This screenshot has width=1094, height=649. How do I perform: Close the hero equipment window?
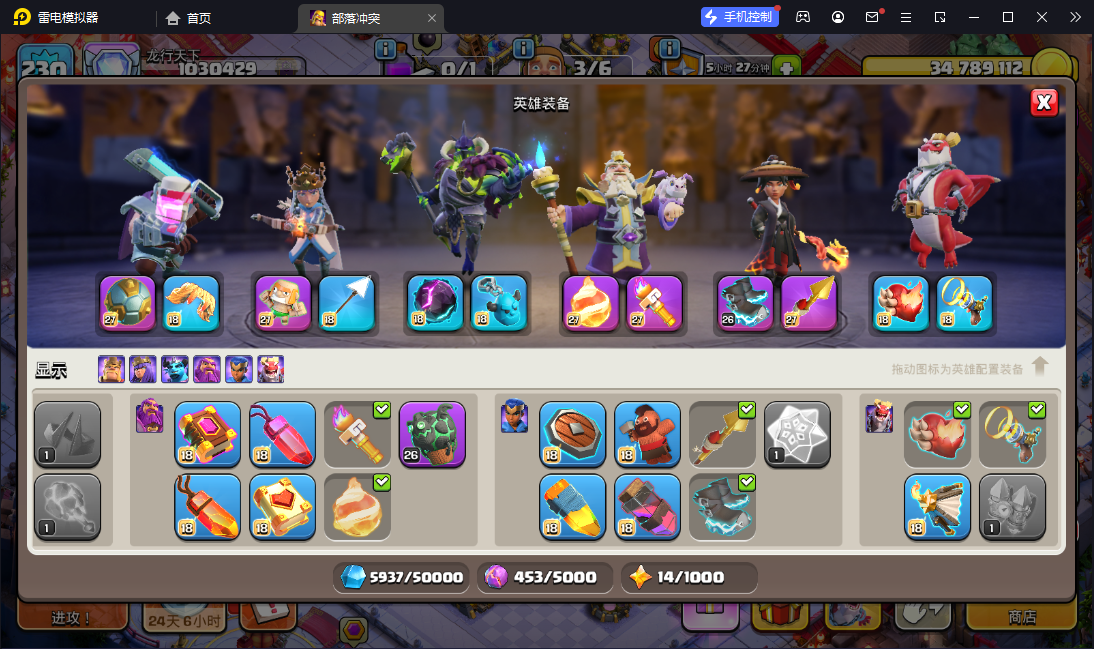(1043, 102)
